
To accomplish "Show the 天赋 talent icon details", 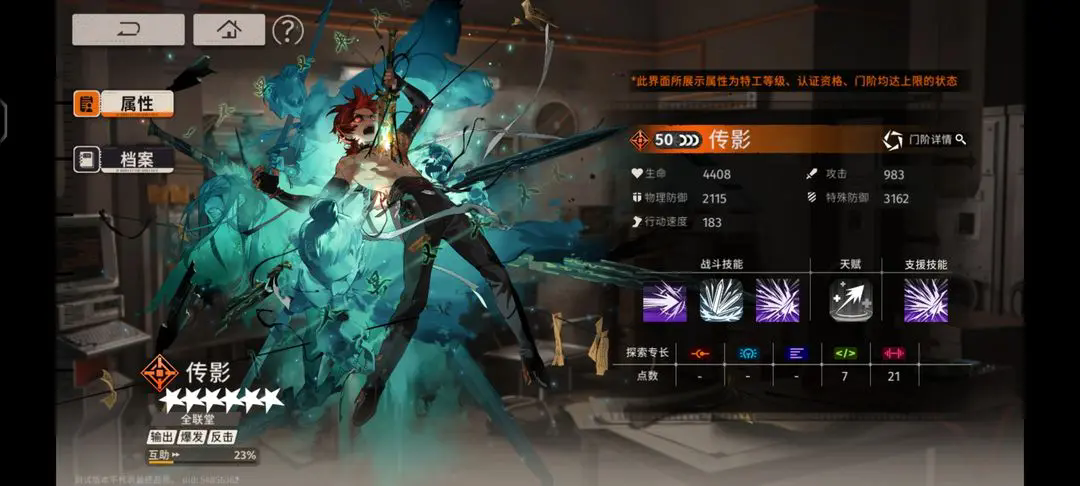I will 851,300.
